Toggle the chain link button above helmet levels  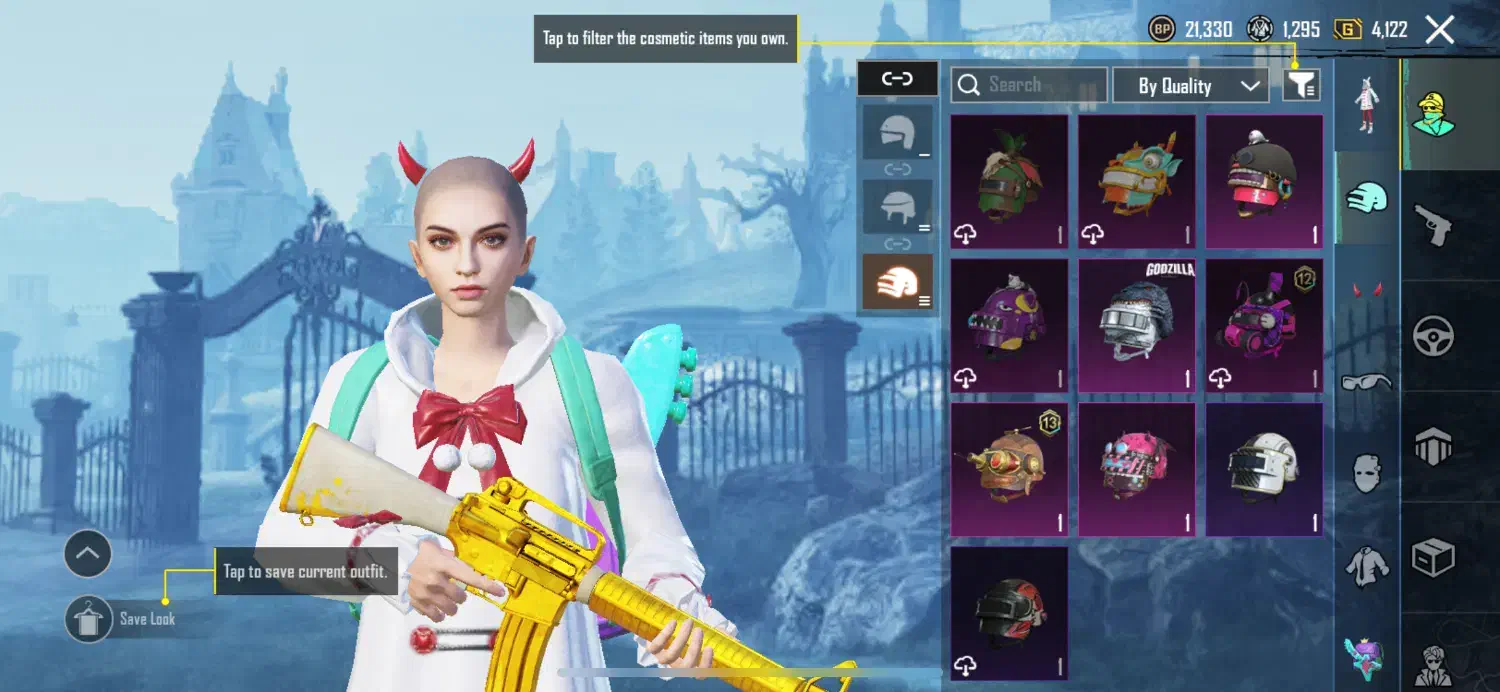point(897,79)
